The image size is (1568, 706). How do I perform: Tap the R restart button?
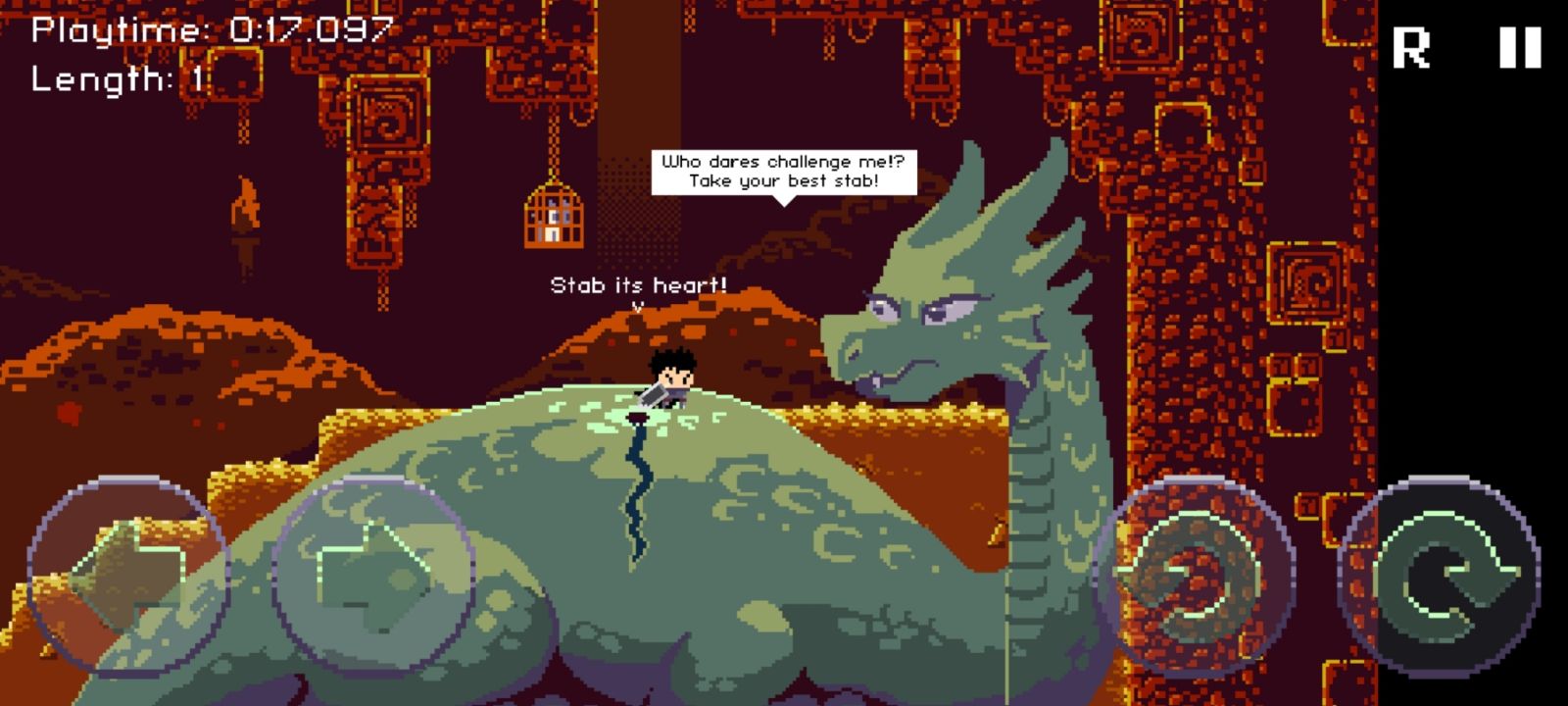[x=1411, y=47]
